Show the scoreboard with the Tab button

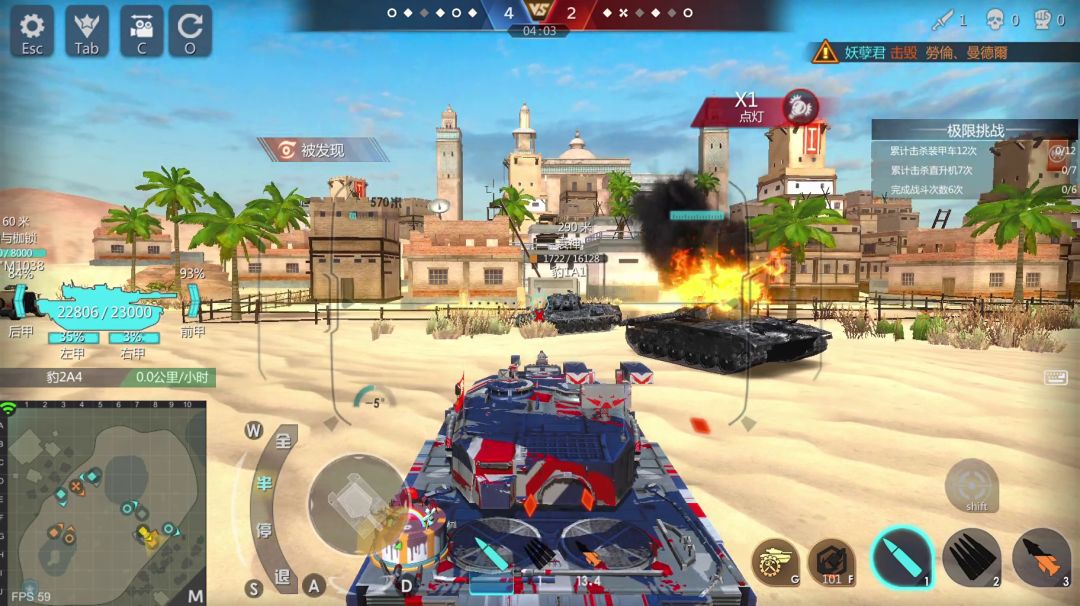[87, 31]
